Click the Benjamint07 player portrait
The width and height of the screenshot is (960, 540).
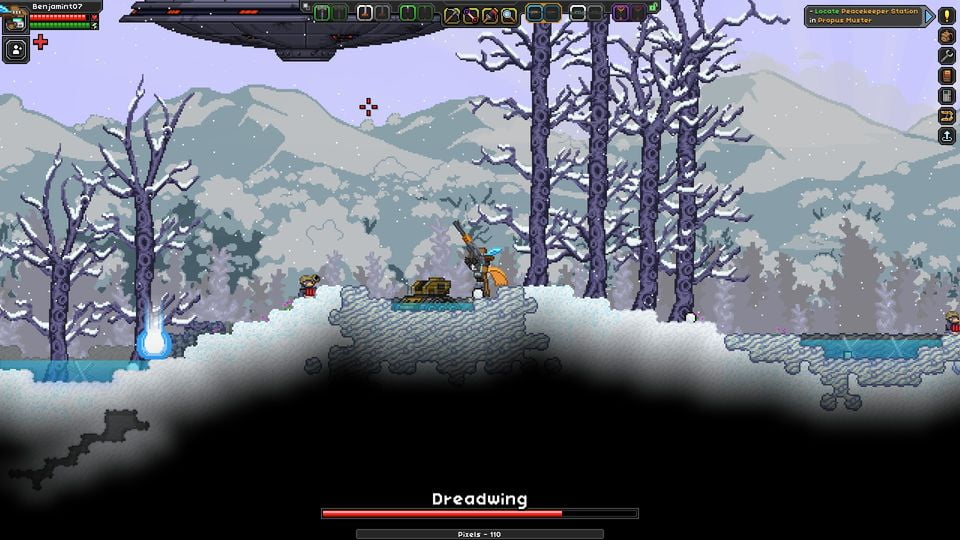15,20
